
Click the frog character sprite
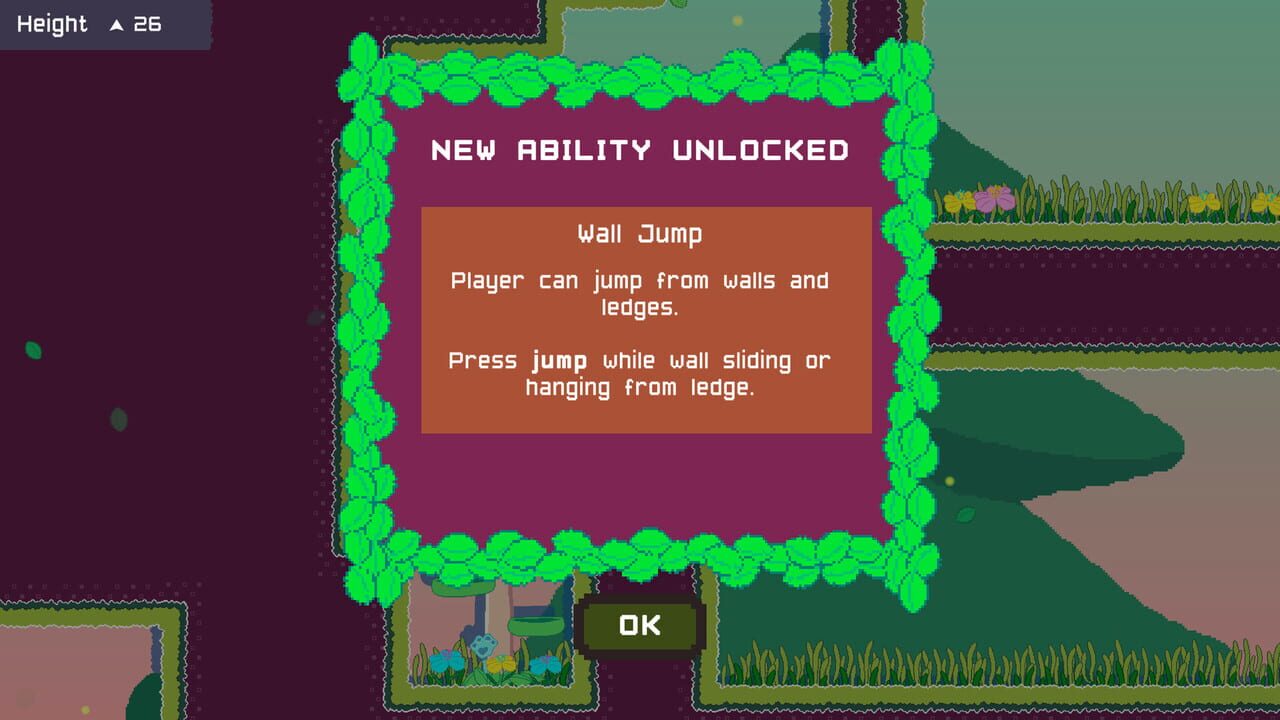point(486,646)
